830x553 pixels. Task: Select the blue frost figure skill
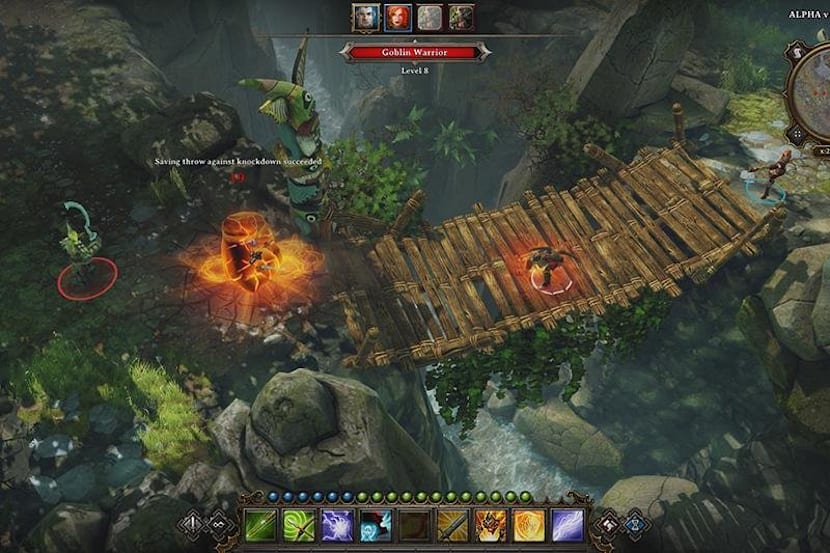374,525
